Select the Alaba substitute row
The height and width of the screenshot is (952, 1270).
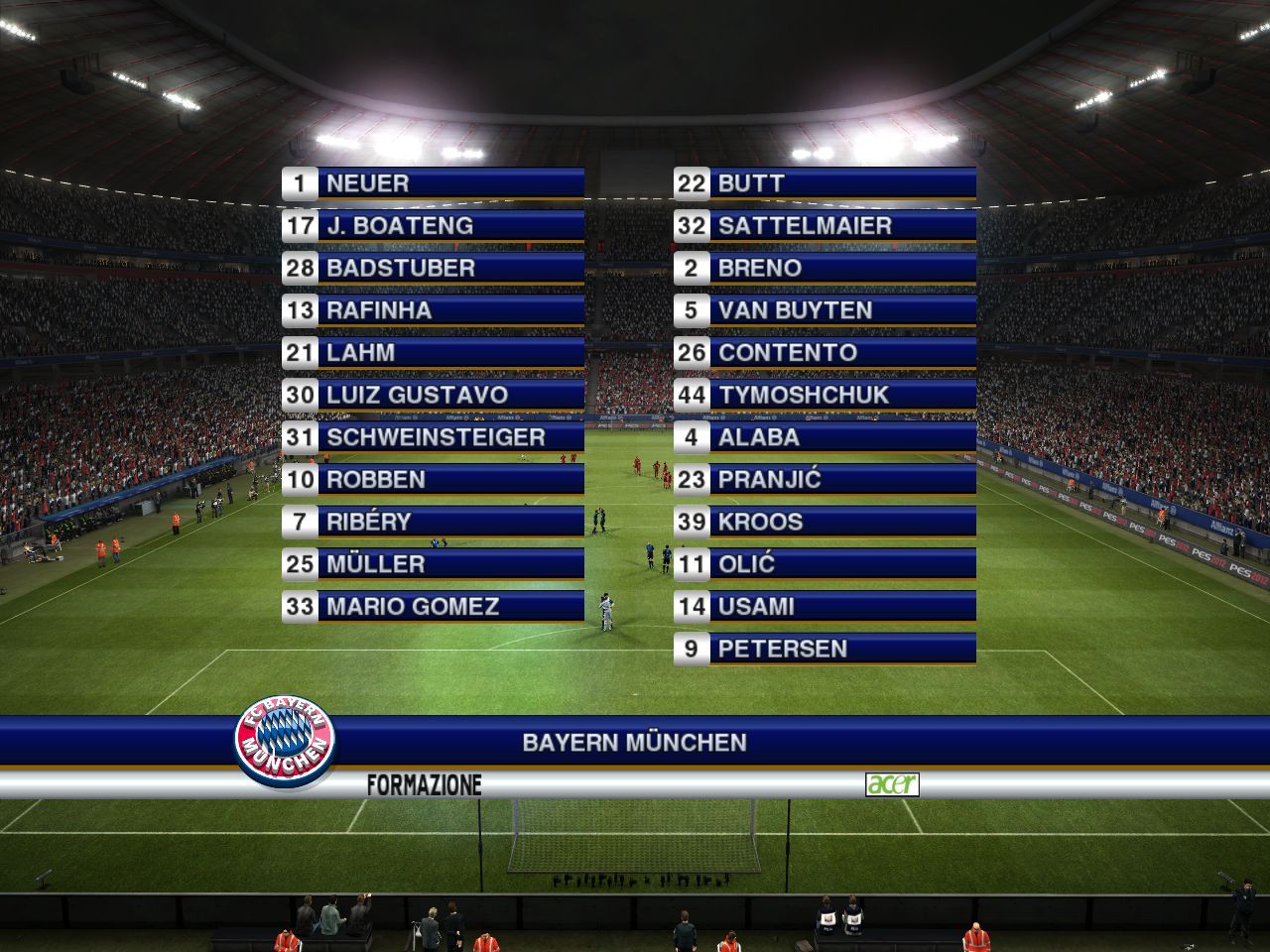coord(825,437)
